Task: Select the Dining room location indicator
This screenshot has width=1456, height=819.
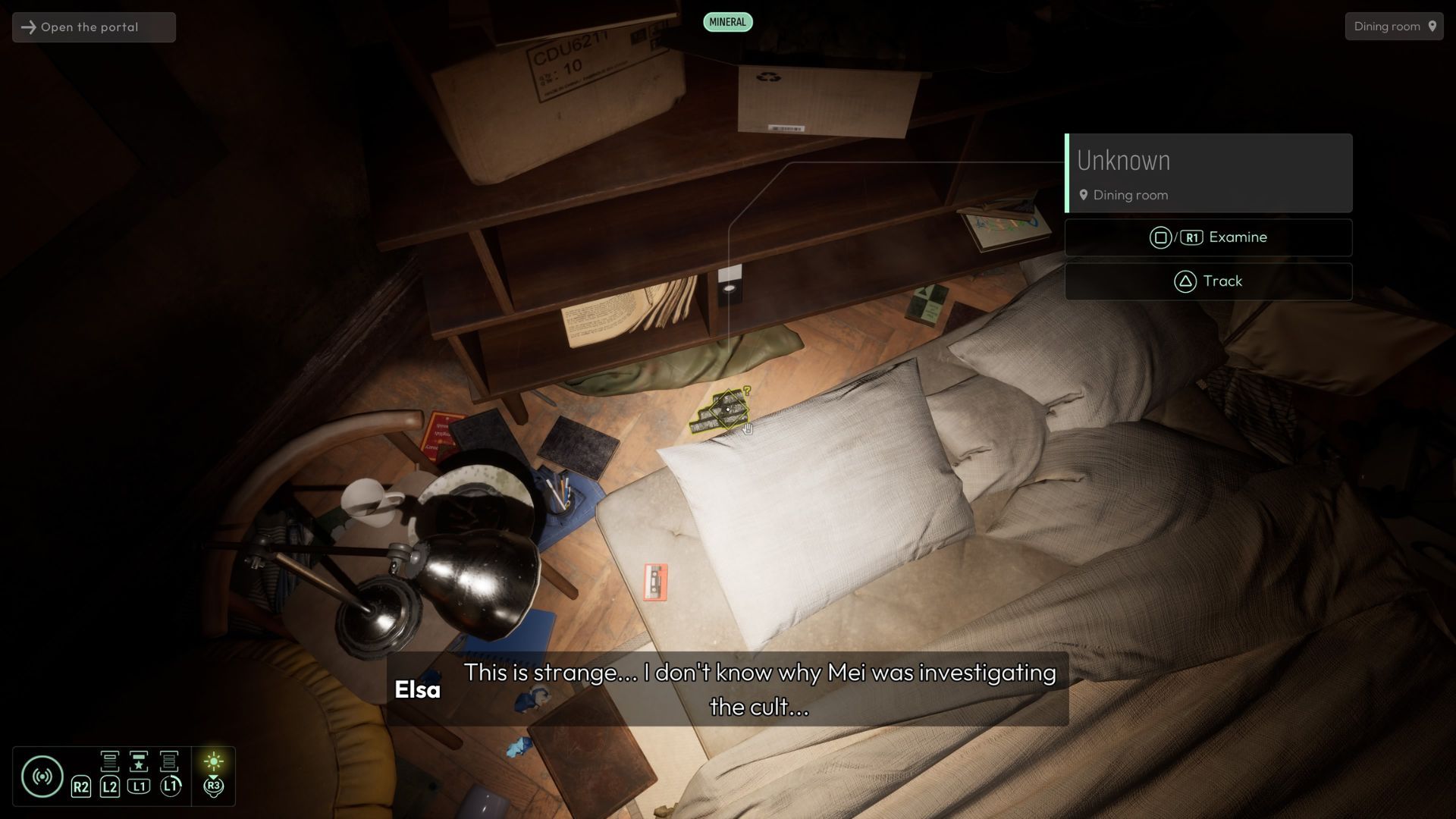Action: (x=1394, y=27)
